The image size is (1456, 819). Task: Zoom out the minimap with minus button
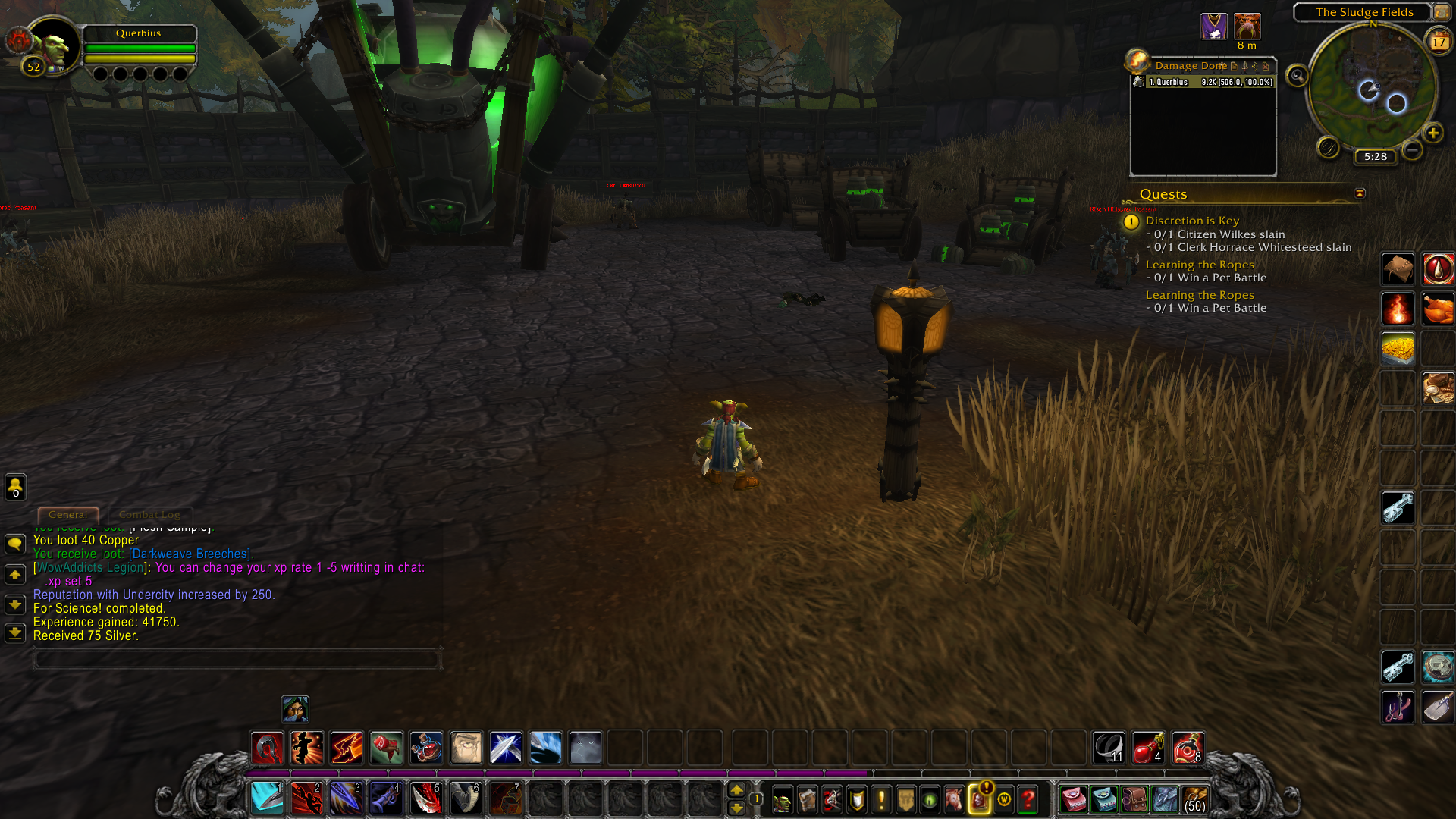tap(1412, 150)
